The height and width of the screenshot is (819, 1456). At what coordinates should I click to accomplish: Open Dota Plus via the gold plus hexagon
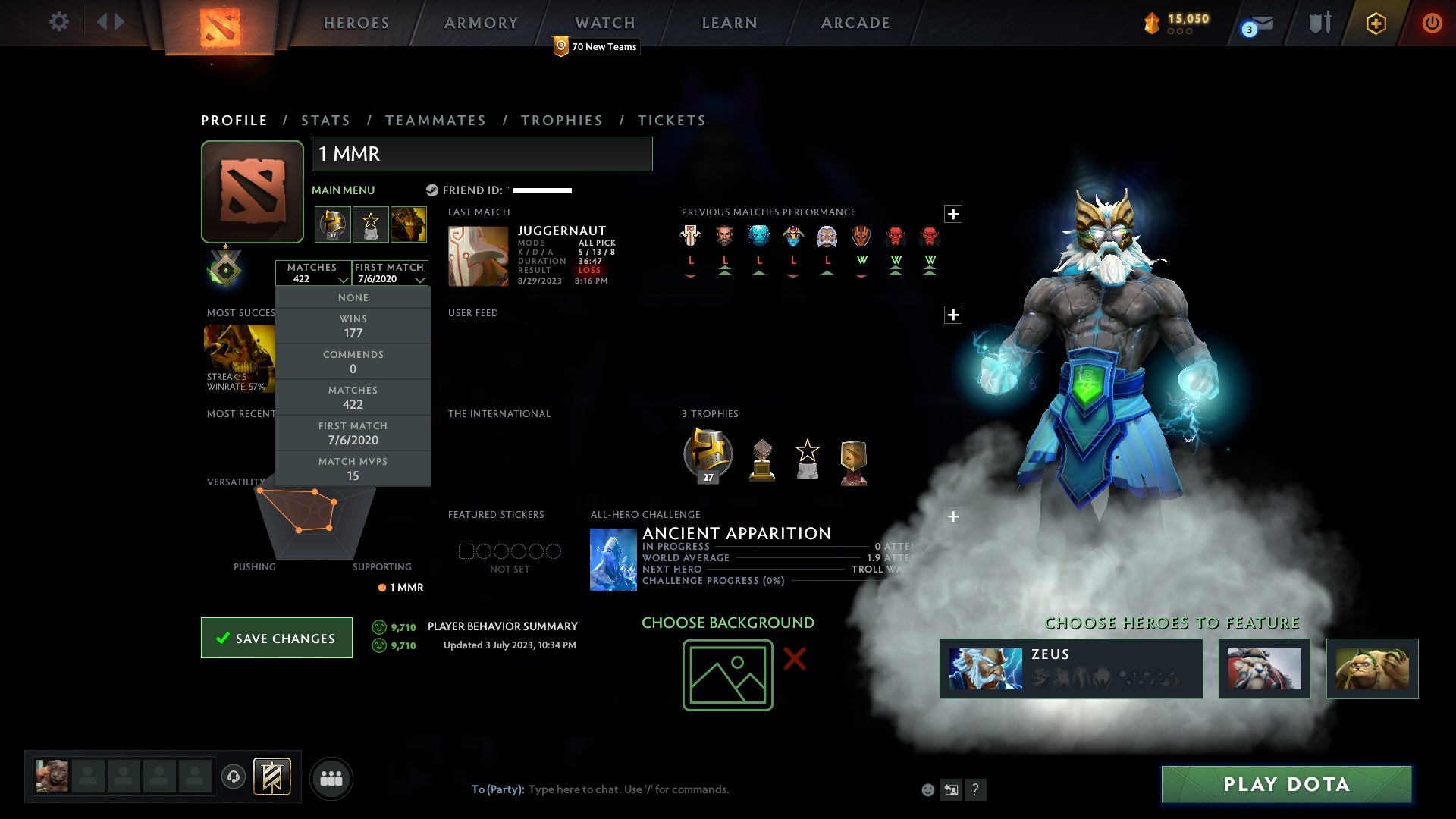(x=1375, y=23)
